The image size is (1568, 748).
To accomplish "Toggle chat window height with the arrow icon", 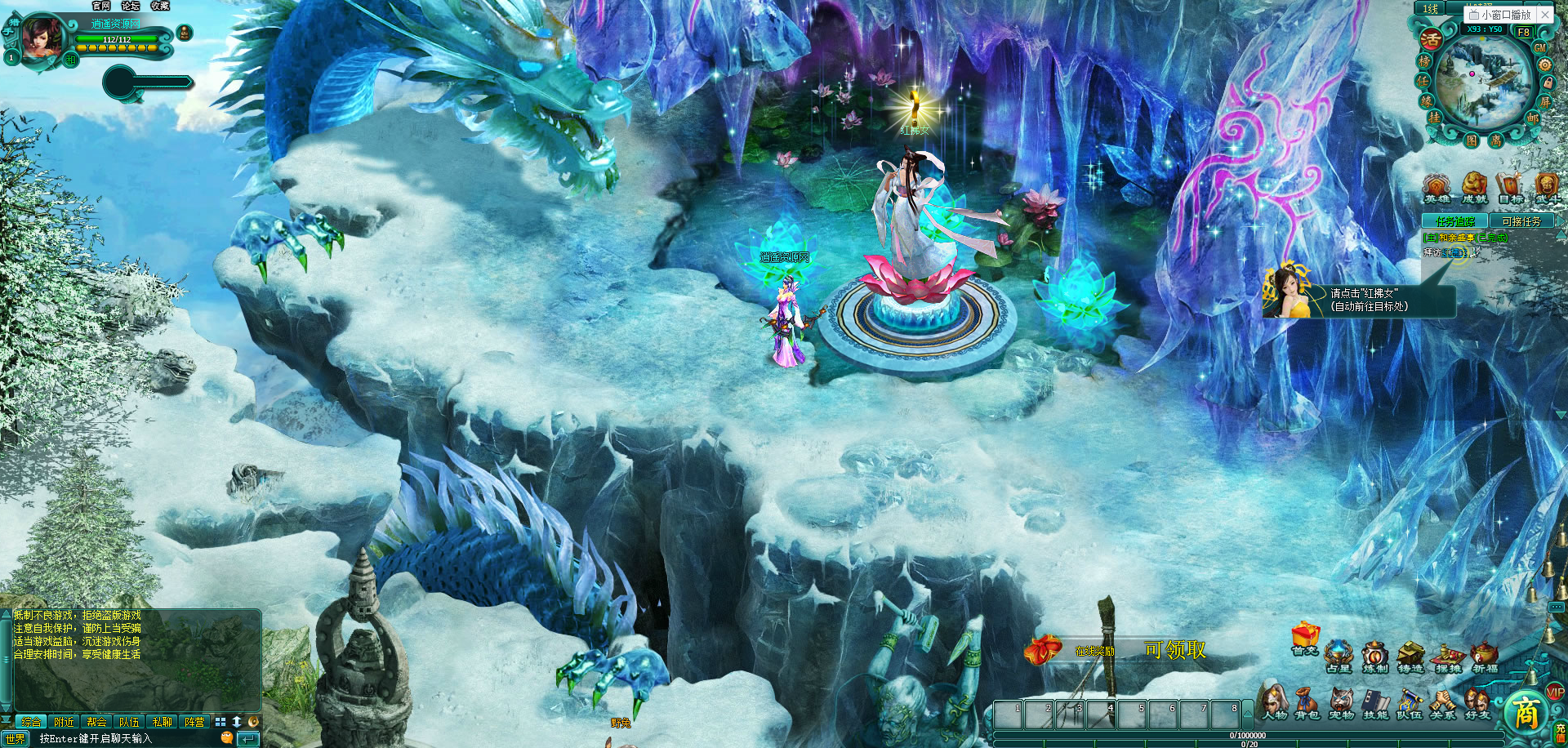I will coord(237,722).
